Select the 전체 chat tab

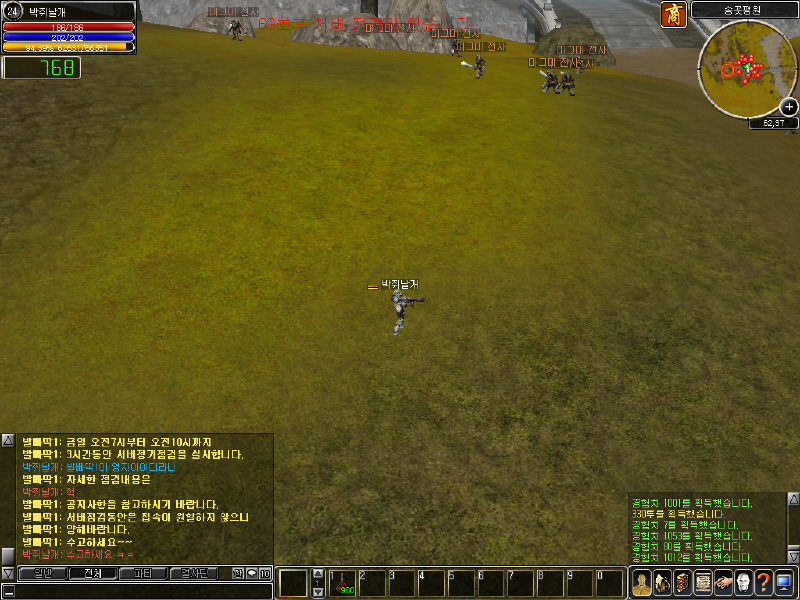coord(93,573)
